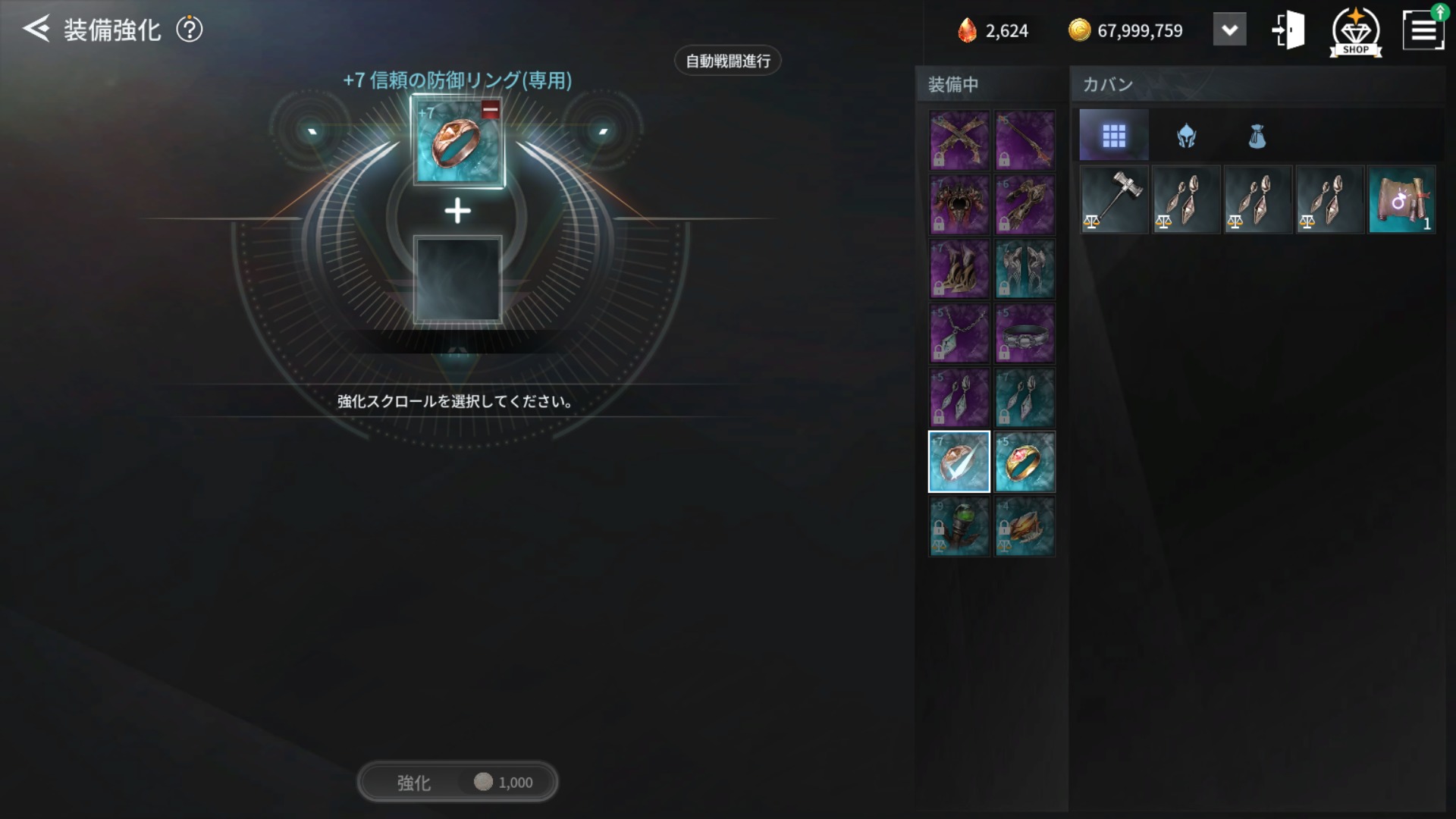The image size is (1456, 819).
Task: Remove the +7 ring via the red minus toggle
Action: pyautogui.click(x=490, y=112)
